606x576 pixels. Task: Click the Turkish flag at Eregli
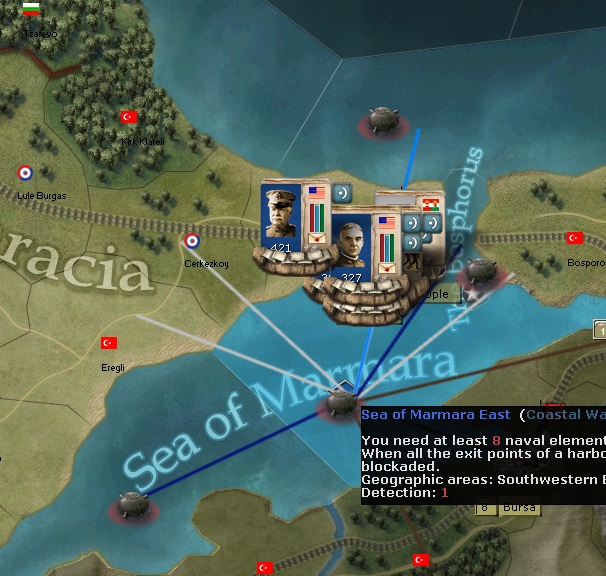tap(109, 343)
